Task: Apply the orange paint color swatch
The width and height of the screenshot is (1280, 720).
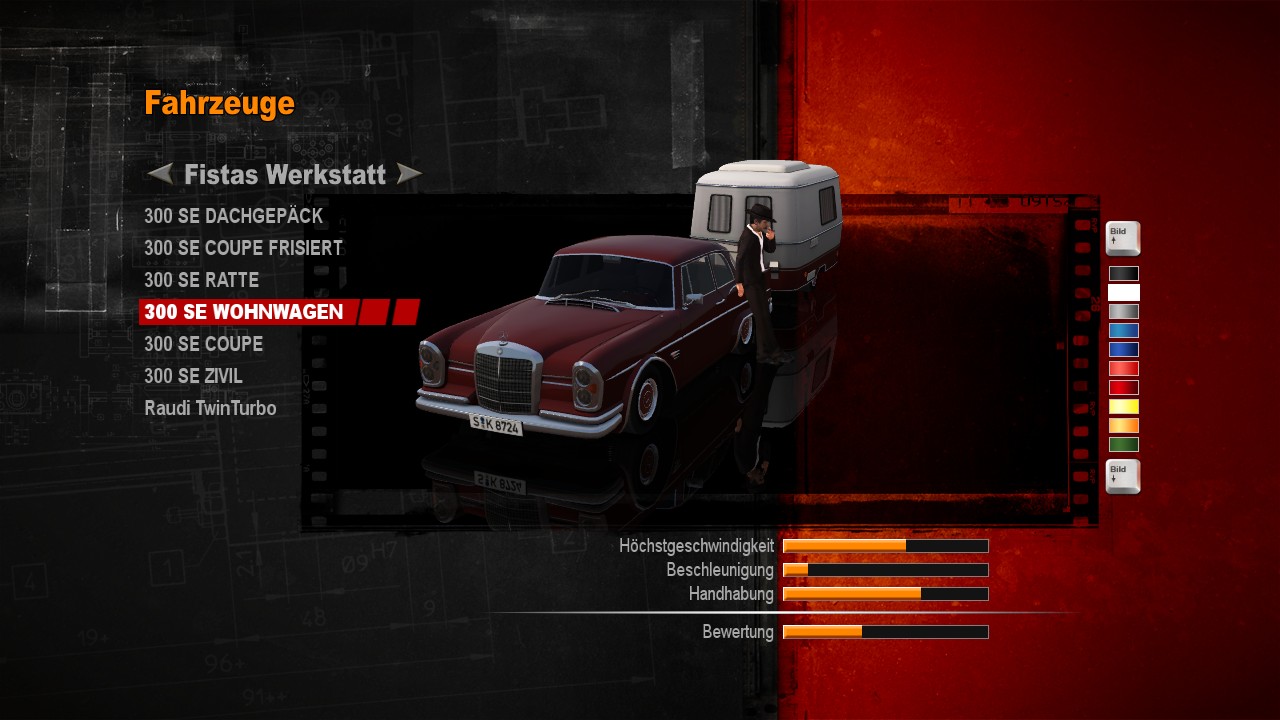Action: click(1123, 426)
